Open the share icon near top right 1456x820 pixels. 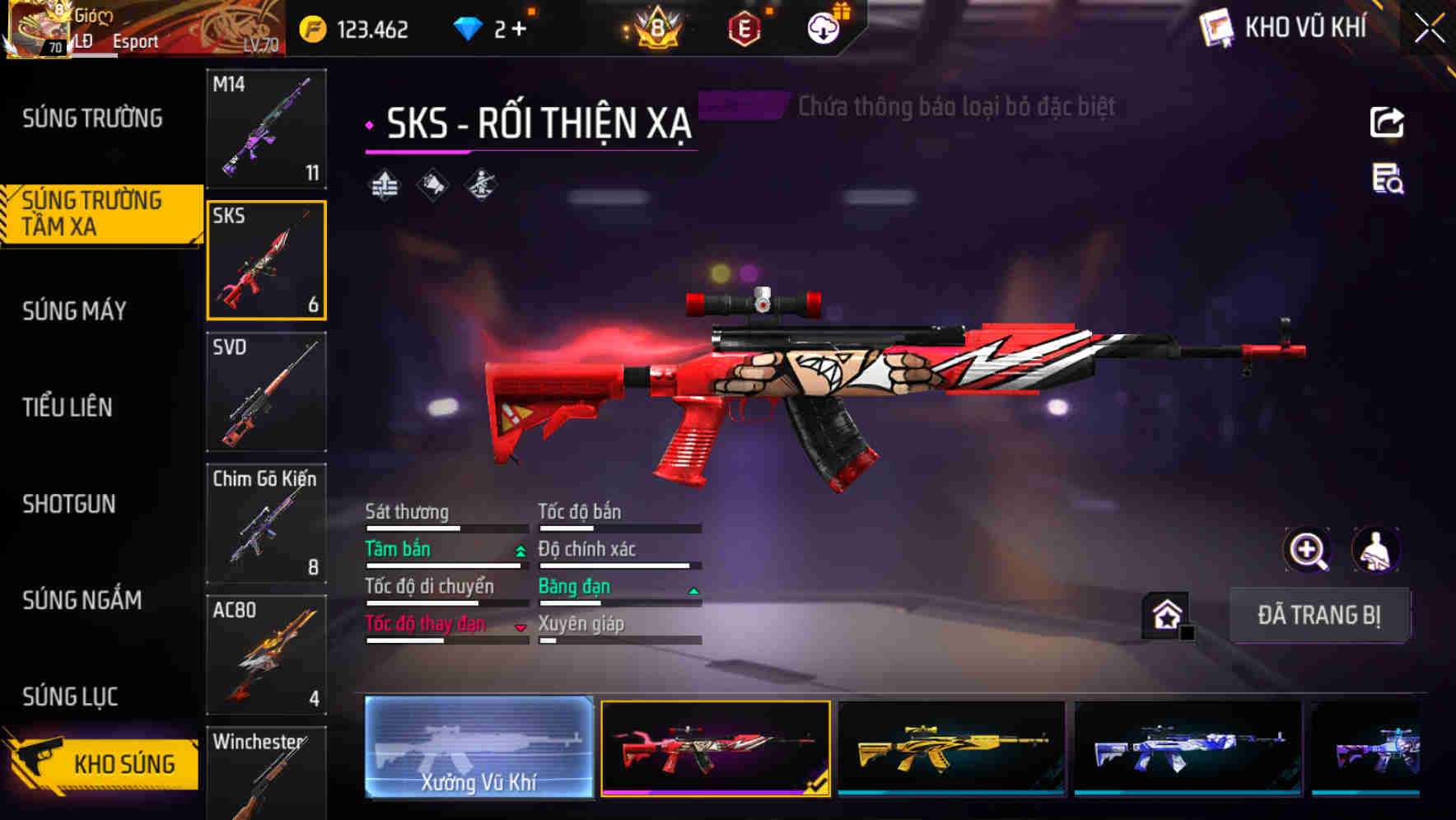point(1388,121)
